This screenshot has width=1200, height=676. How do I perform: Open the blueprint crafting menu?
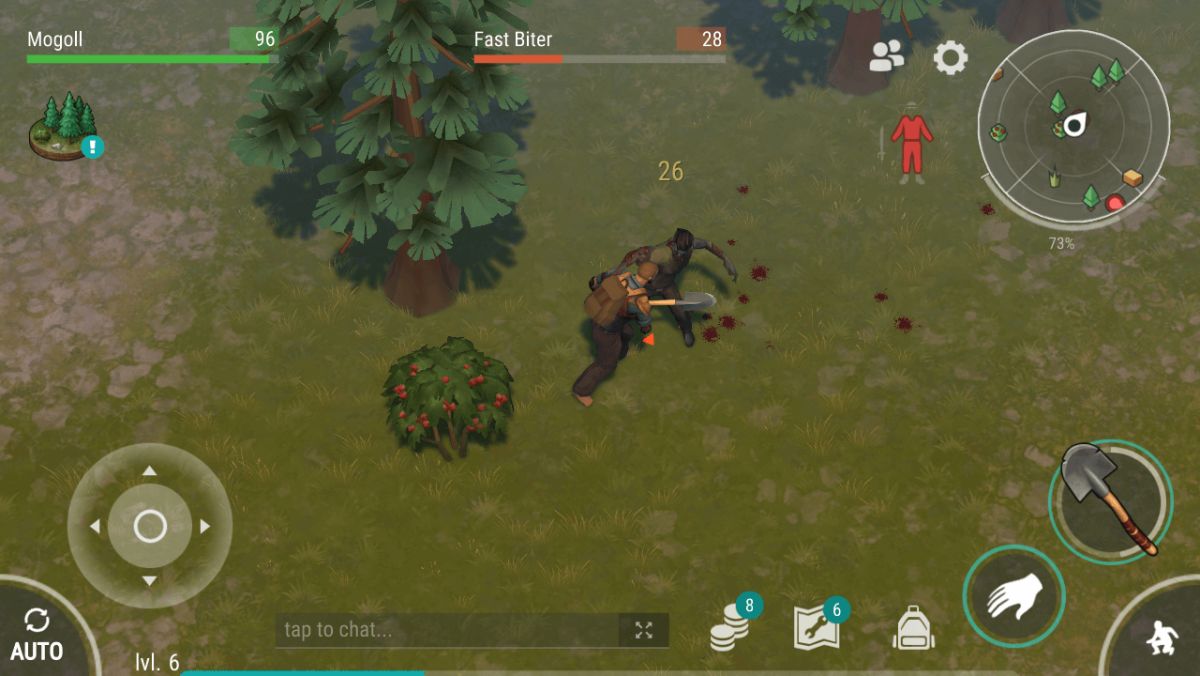pyautogui.click(x=817, y=628)
